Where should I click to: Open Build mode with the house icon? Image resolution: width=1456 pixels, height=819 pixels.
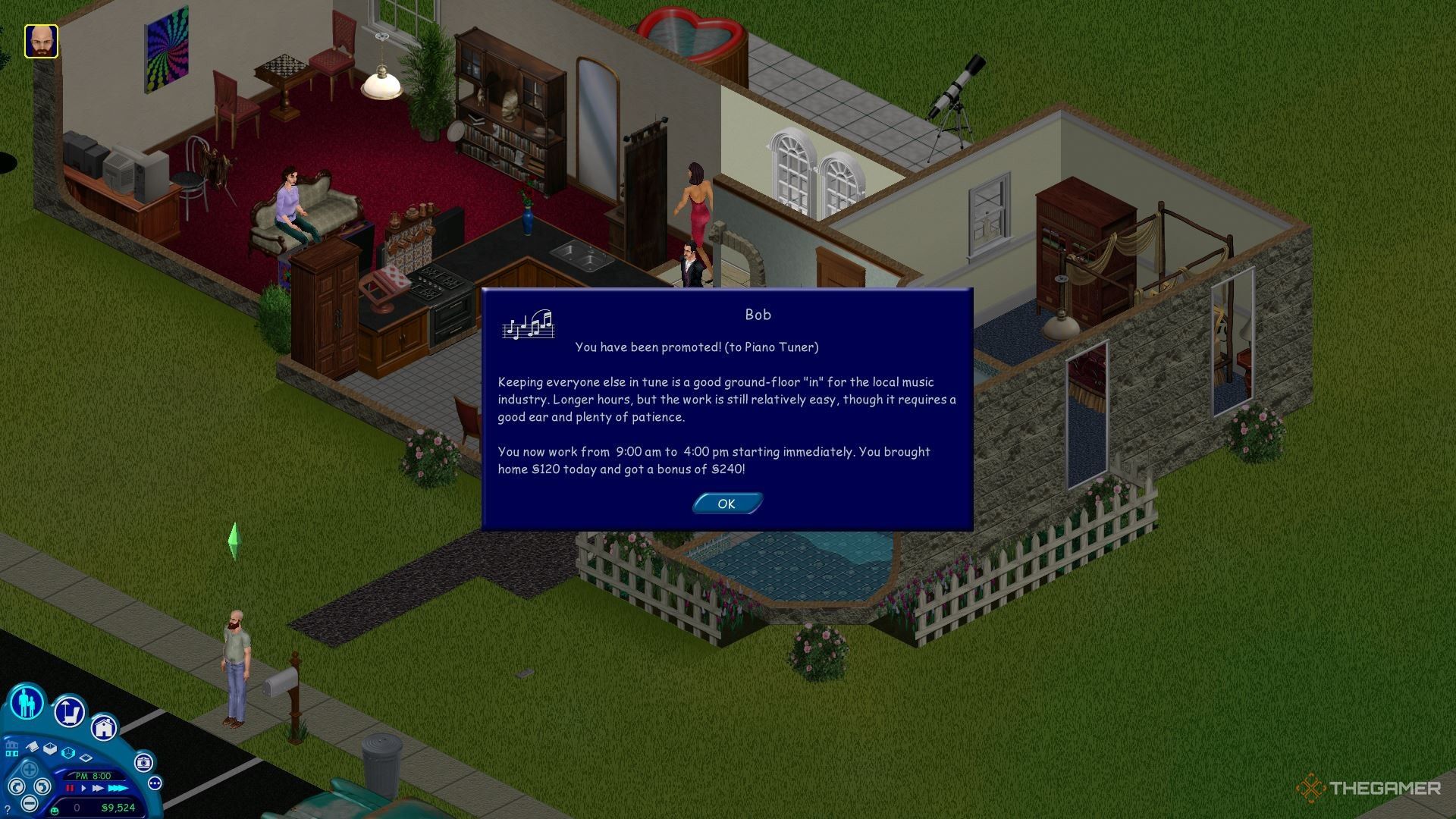[x=104, y=729]
